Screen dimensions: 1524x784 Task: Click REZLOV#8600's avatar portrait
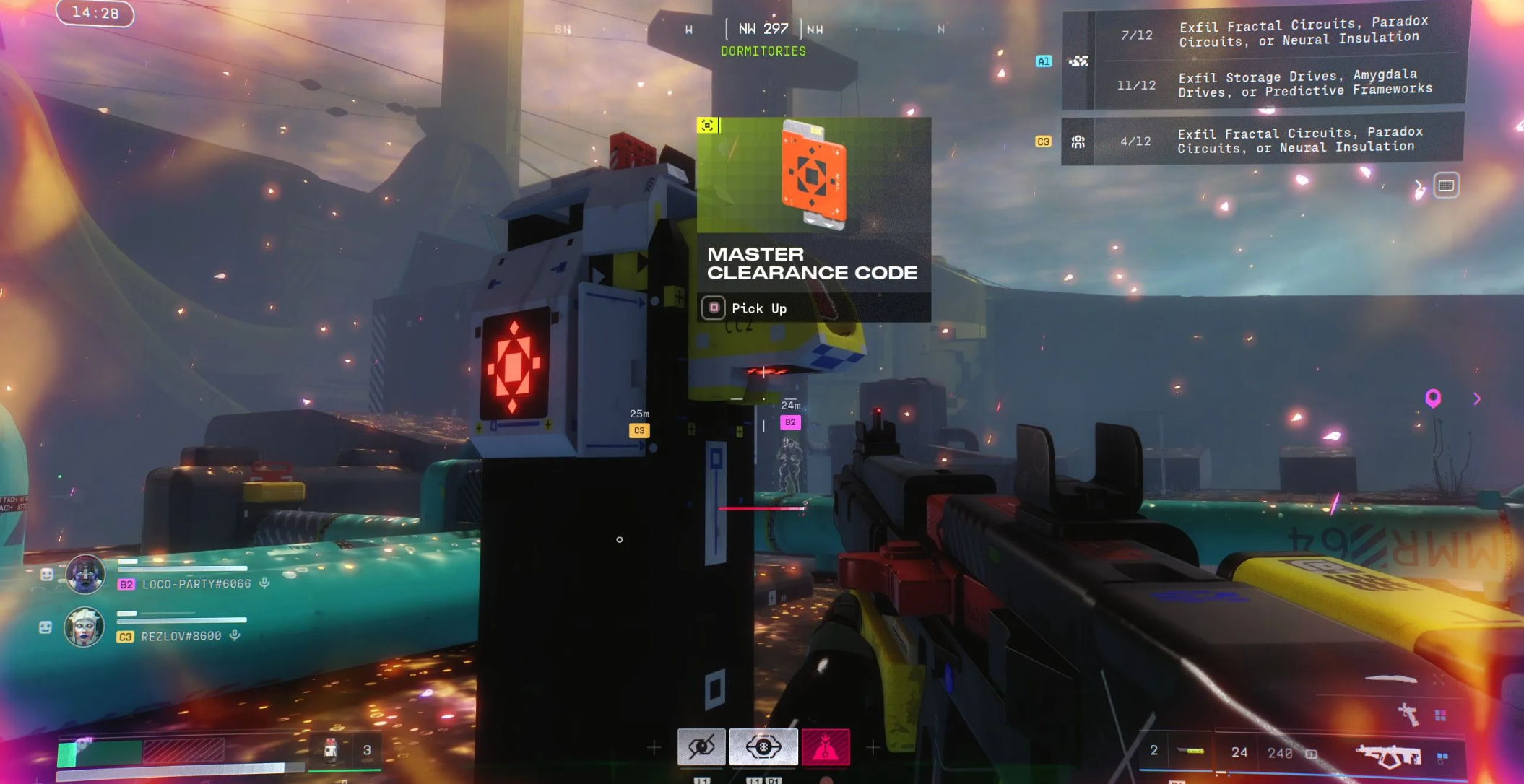pyautogui.click(x=85, y=627)
